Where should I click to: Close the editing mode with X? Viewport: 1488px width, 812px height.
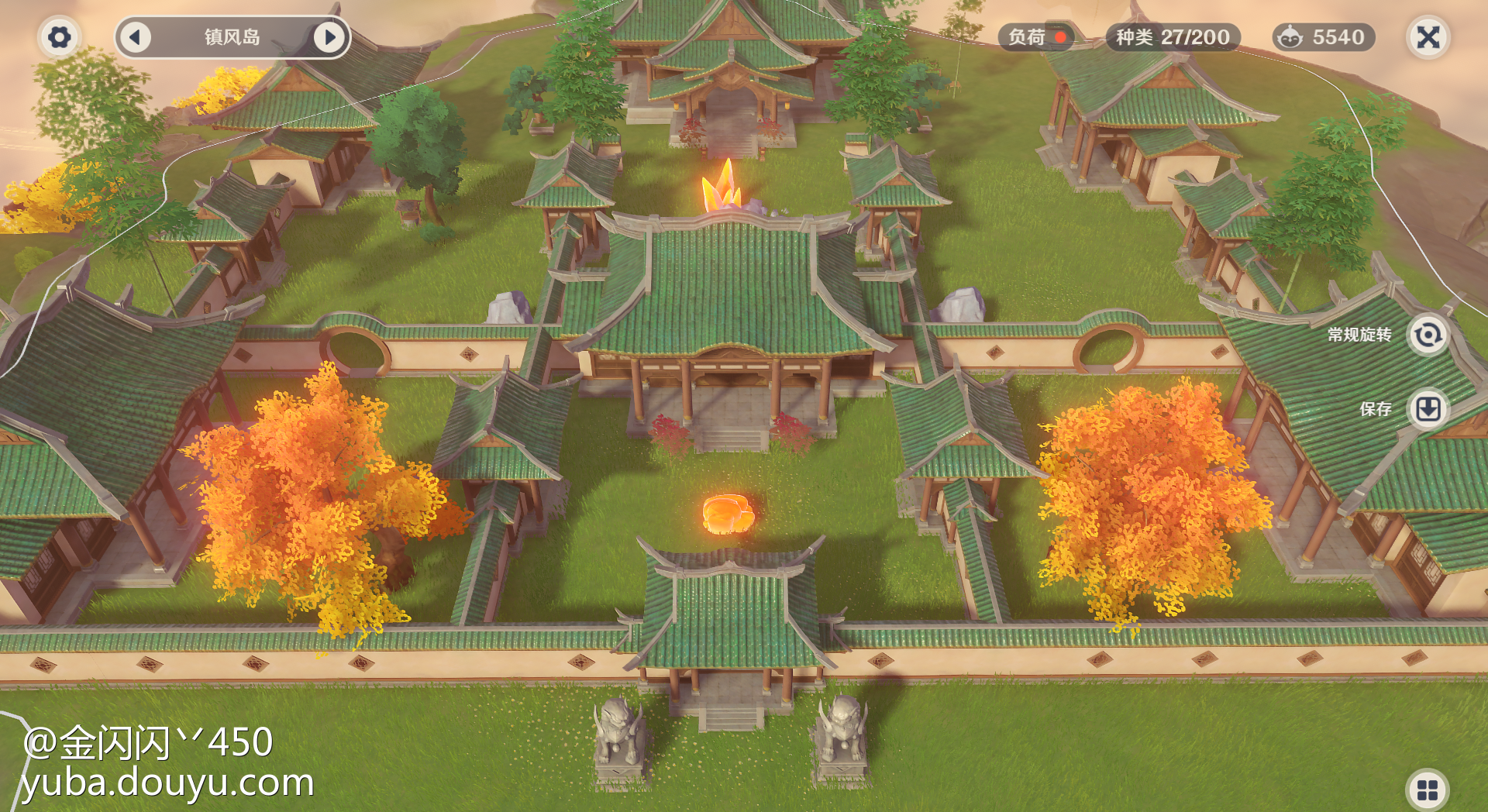pyautogui.click(x=1428, y=37)
